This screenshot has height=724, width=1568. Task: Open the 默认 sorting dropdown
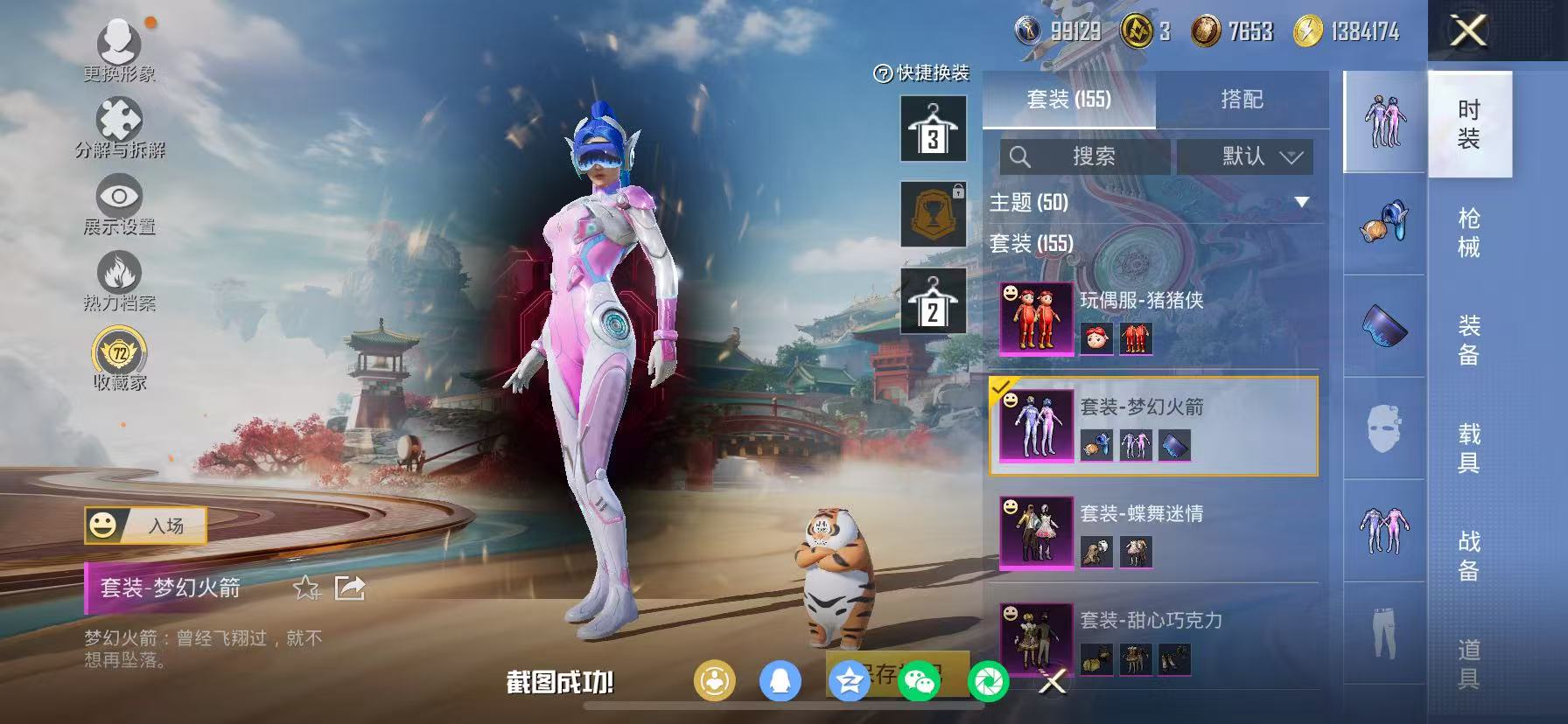(x=1245, y=157)
